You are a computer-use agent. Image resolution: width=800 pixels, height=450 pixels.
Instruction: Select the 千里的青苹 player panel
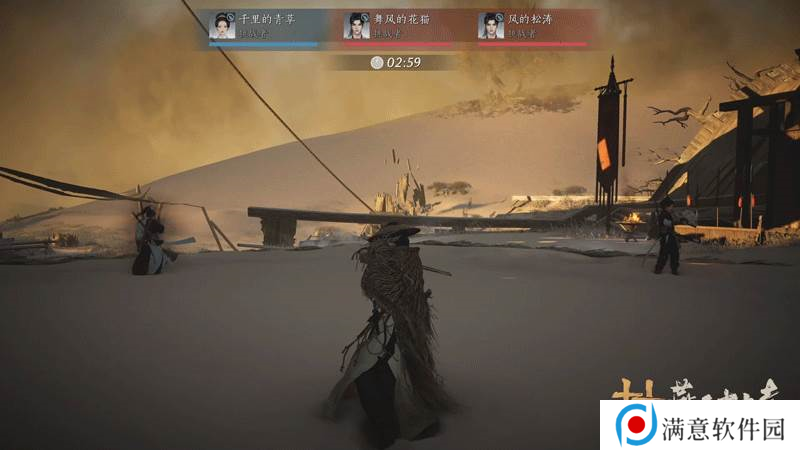[x=264, y=26]
